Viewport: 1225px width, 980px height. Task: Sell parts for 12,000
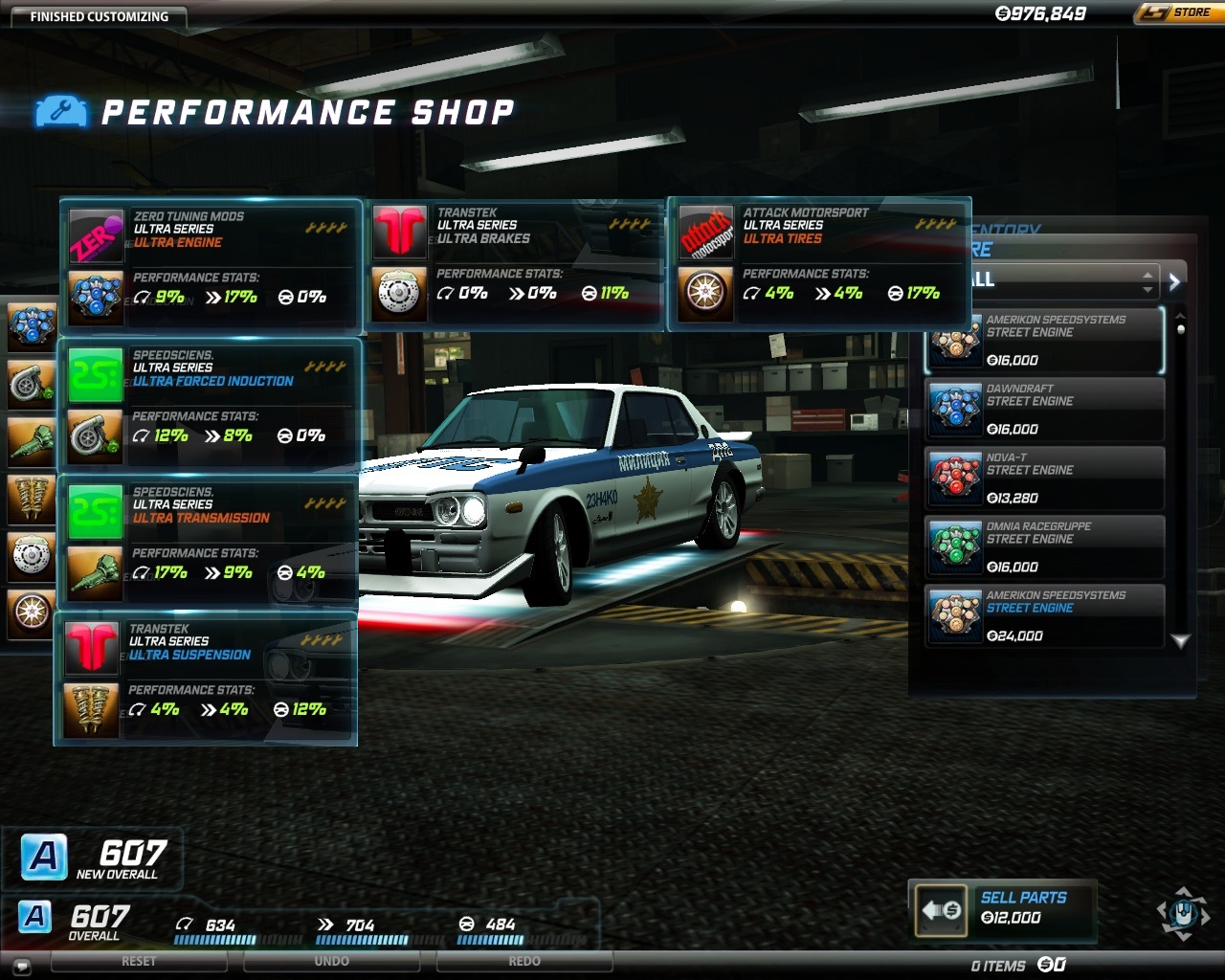click(x=1002, y=908)
